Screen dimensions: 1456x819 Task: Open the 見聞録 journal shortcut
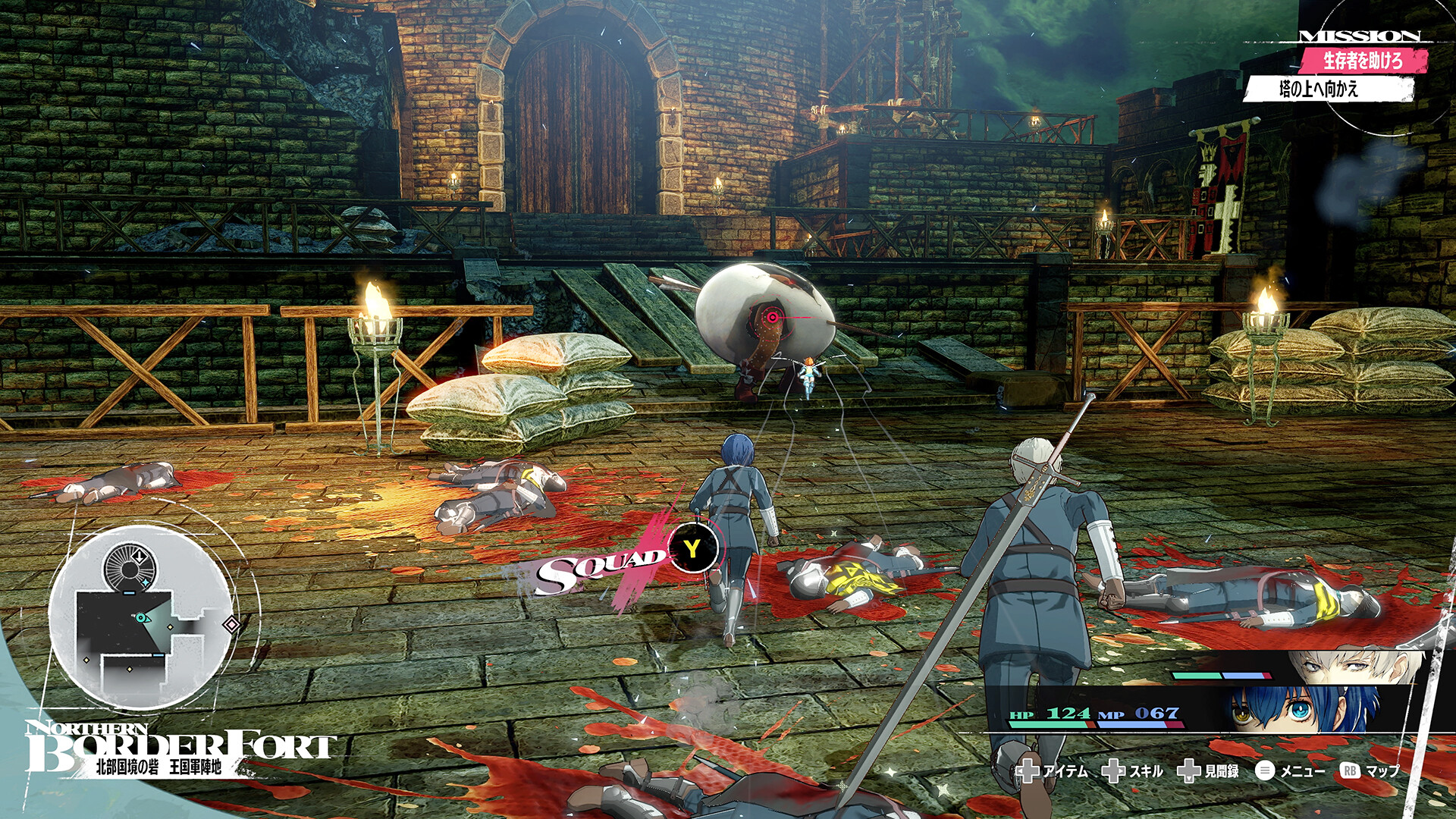(x=1209, y=770)
